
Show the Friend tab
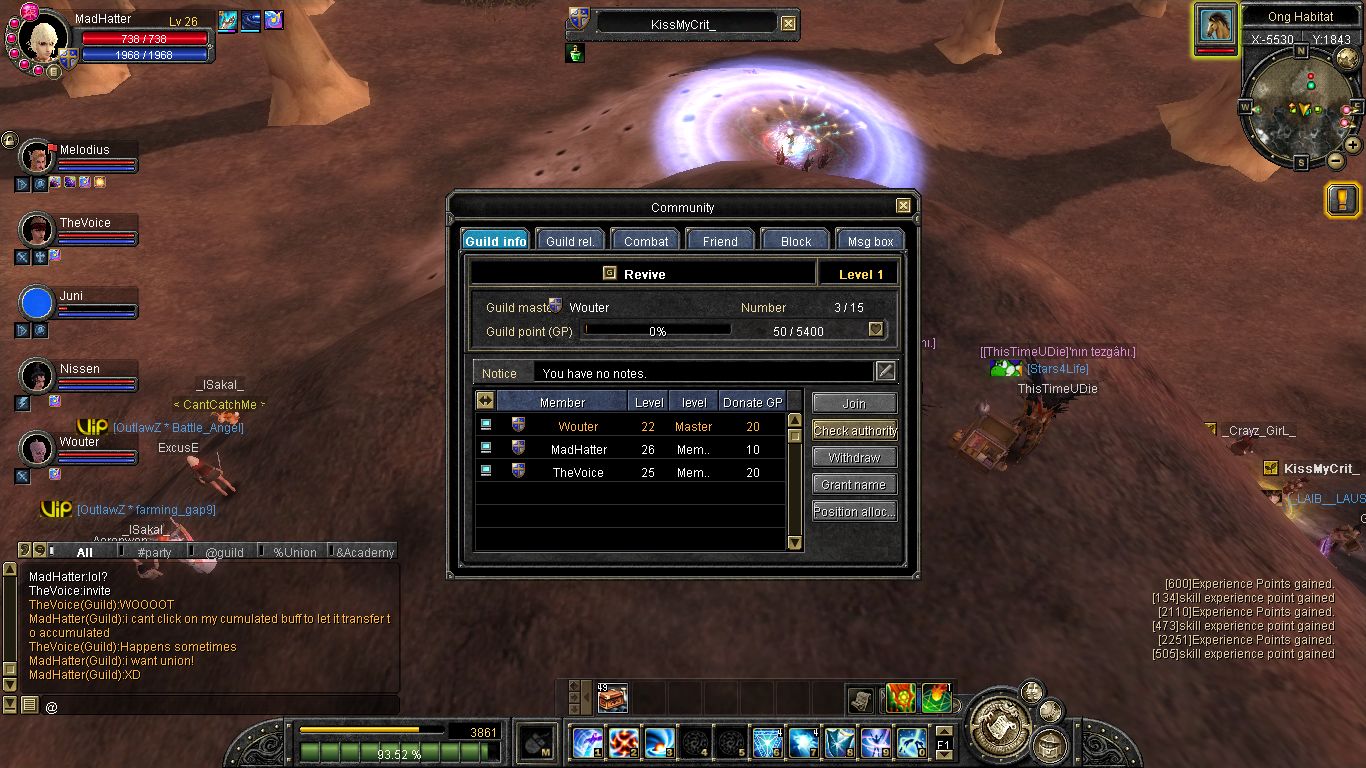(x=720, y=241)
